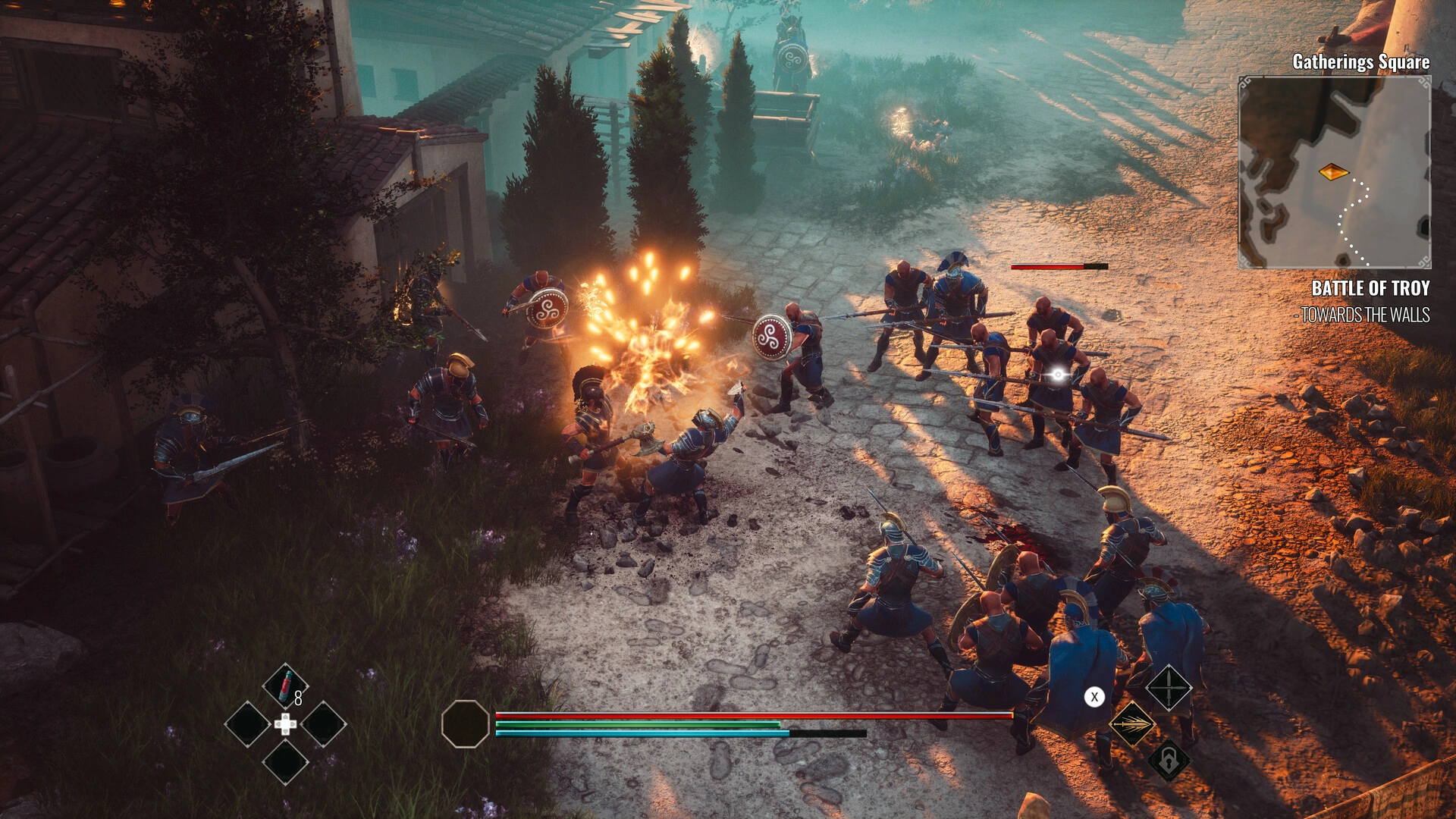Select the crossed swords ability slot
This screenshot has width=1456, height=819.
coord(1168,688)
